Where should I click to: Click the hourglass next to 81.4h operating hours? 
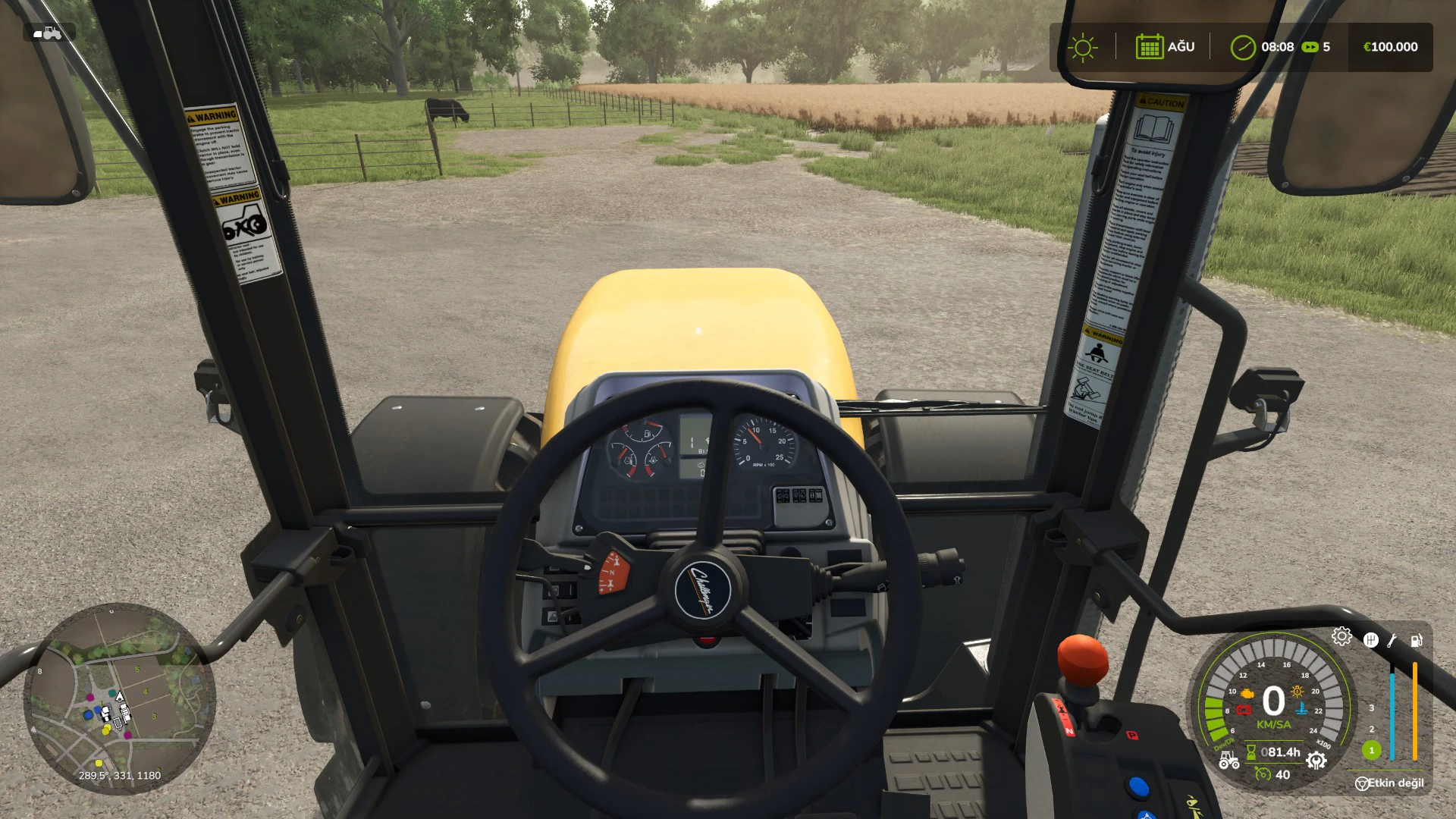[1250, 752]
